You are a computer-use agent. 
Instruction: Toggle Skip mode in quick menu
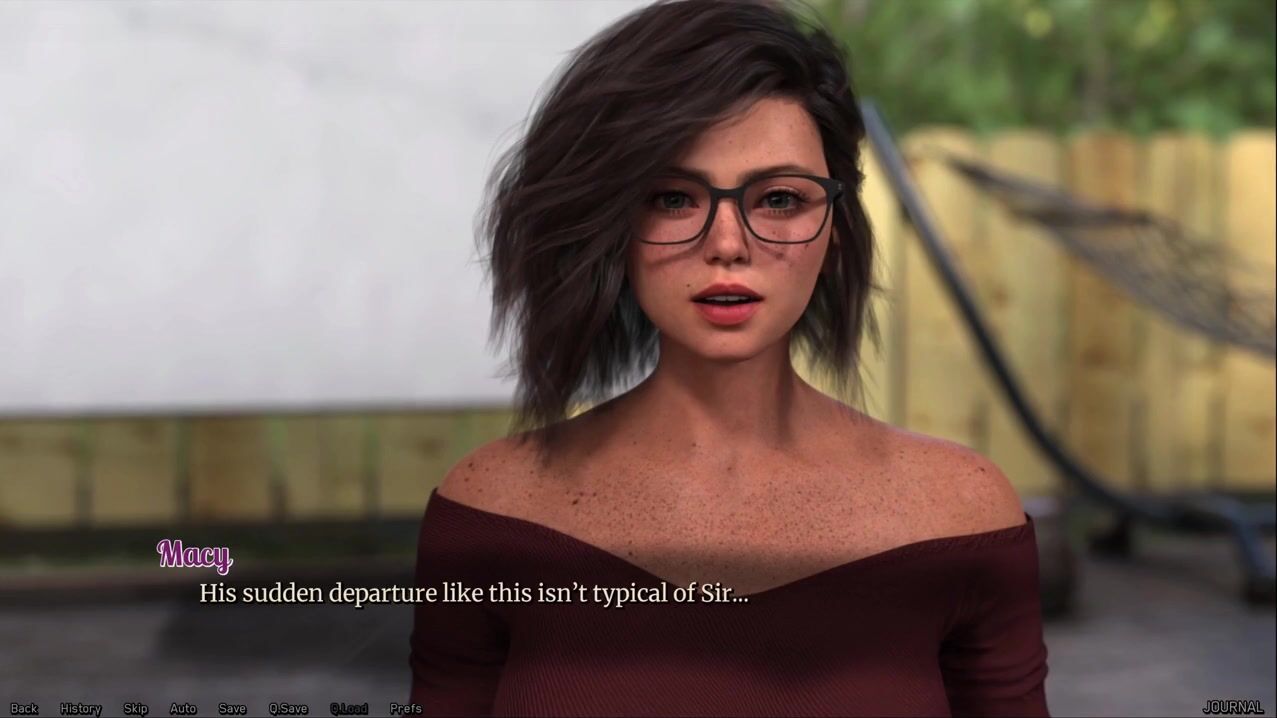[135, 709]
